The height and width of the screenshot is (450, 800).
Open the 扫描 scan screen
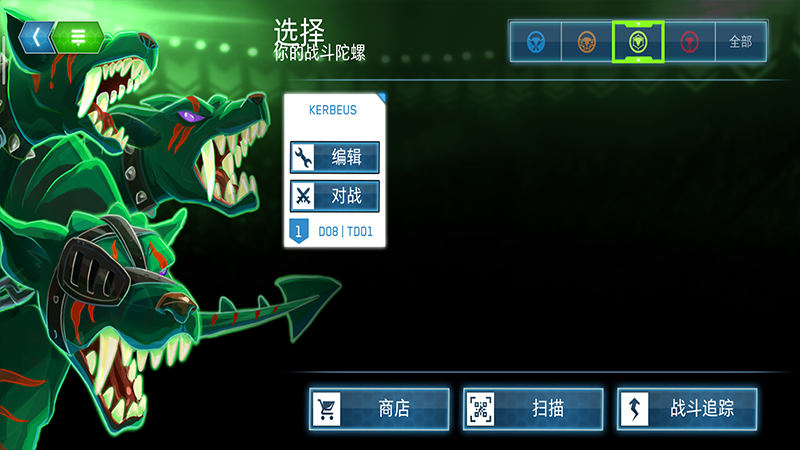533,408
